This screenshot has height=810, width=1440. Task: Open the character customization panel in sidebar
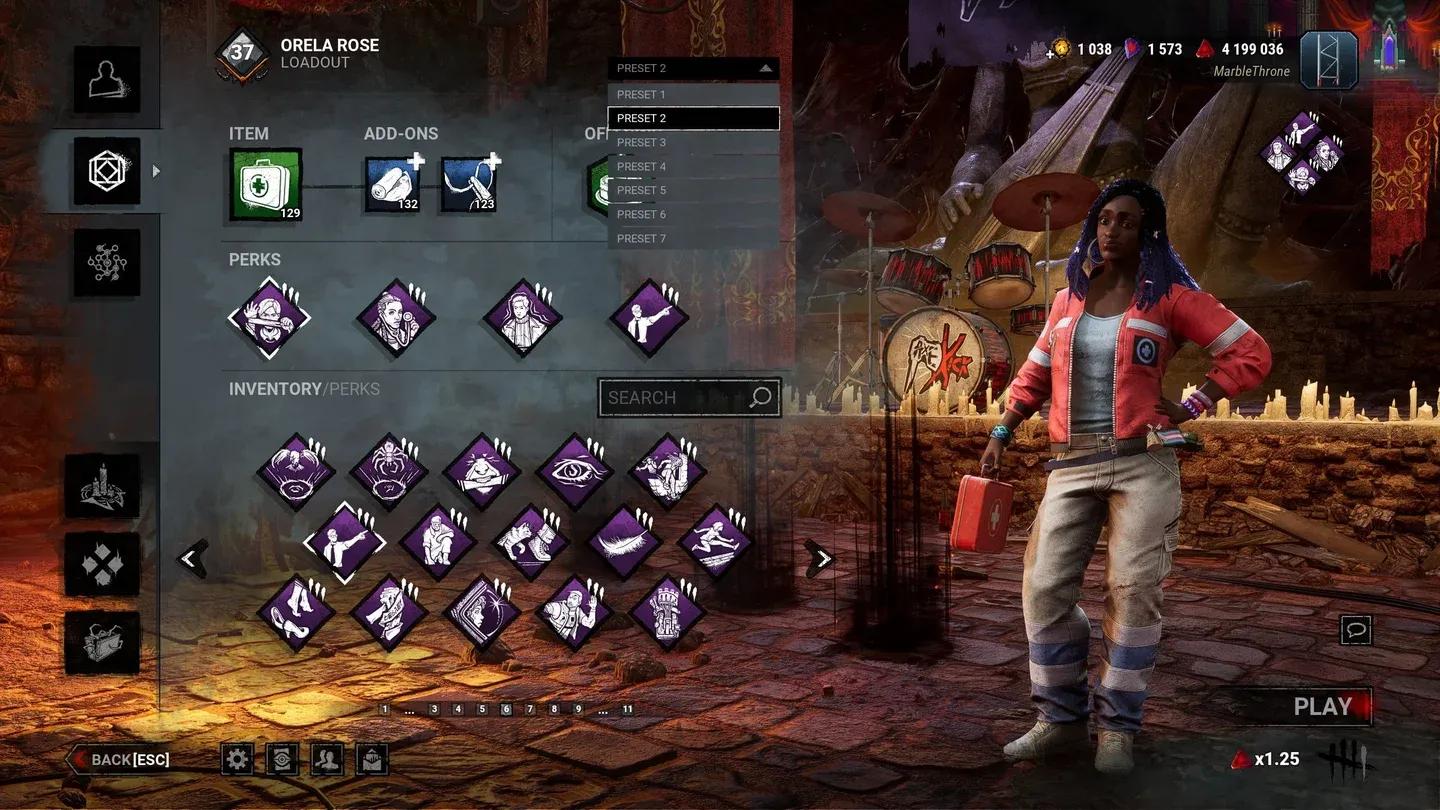[x=106, y=82]
